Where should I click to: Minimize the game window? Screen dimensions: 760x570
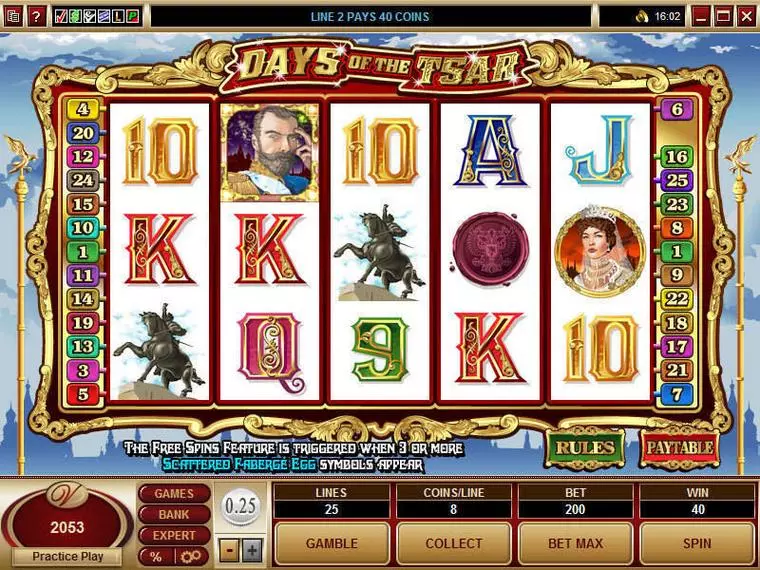tap(703, 16)
